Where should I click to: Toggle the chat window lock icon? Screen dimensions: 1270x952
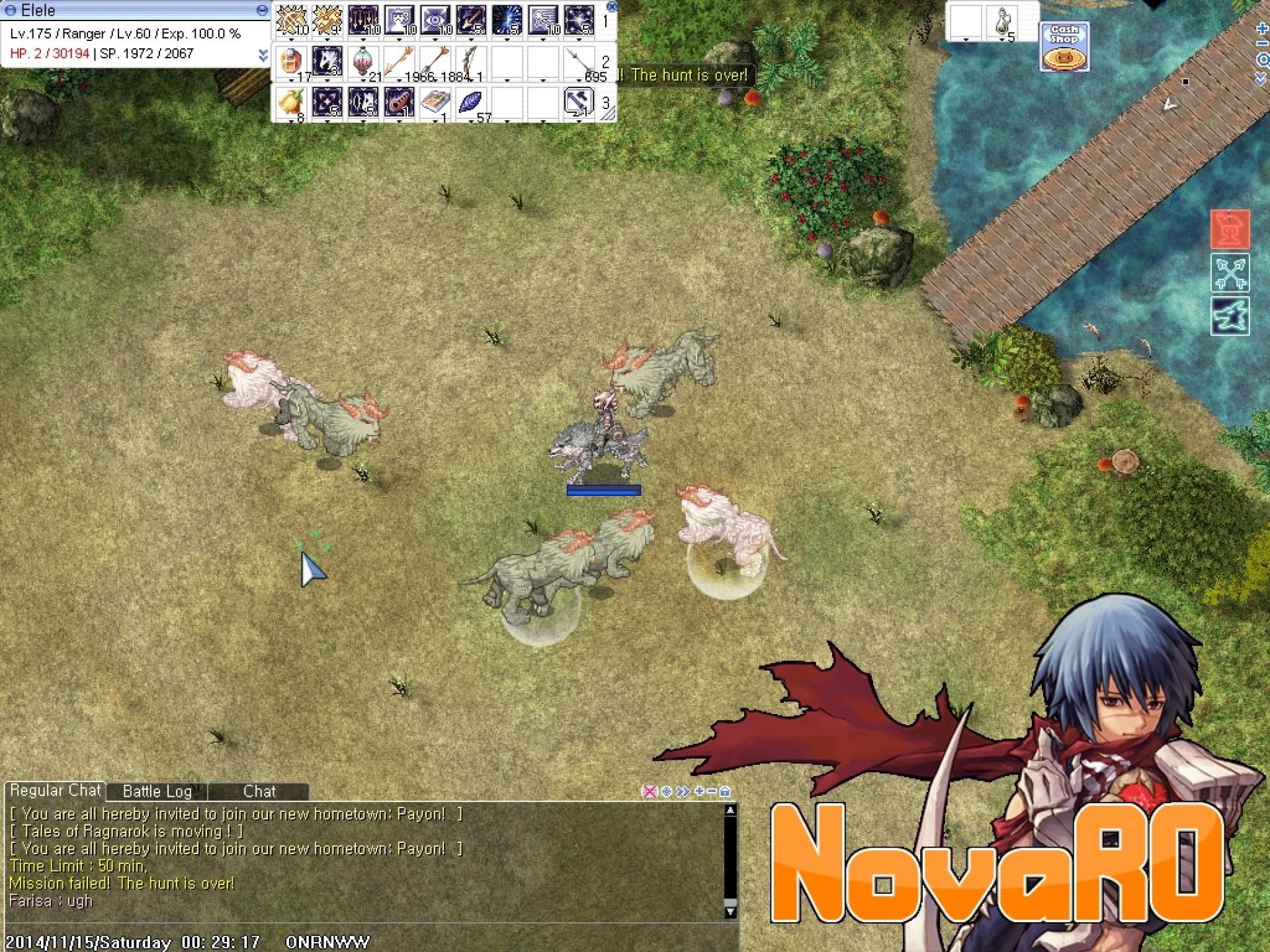click(x=725, y=791)
